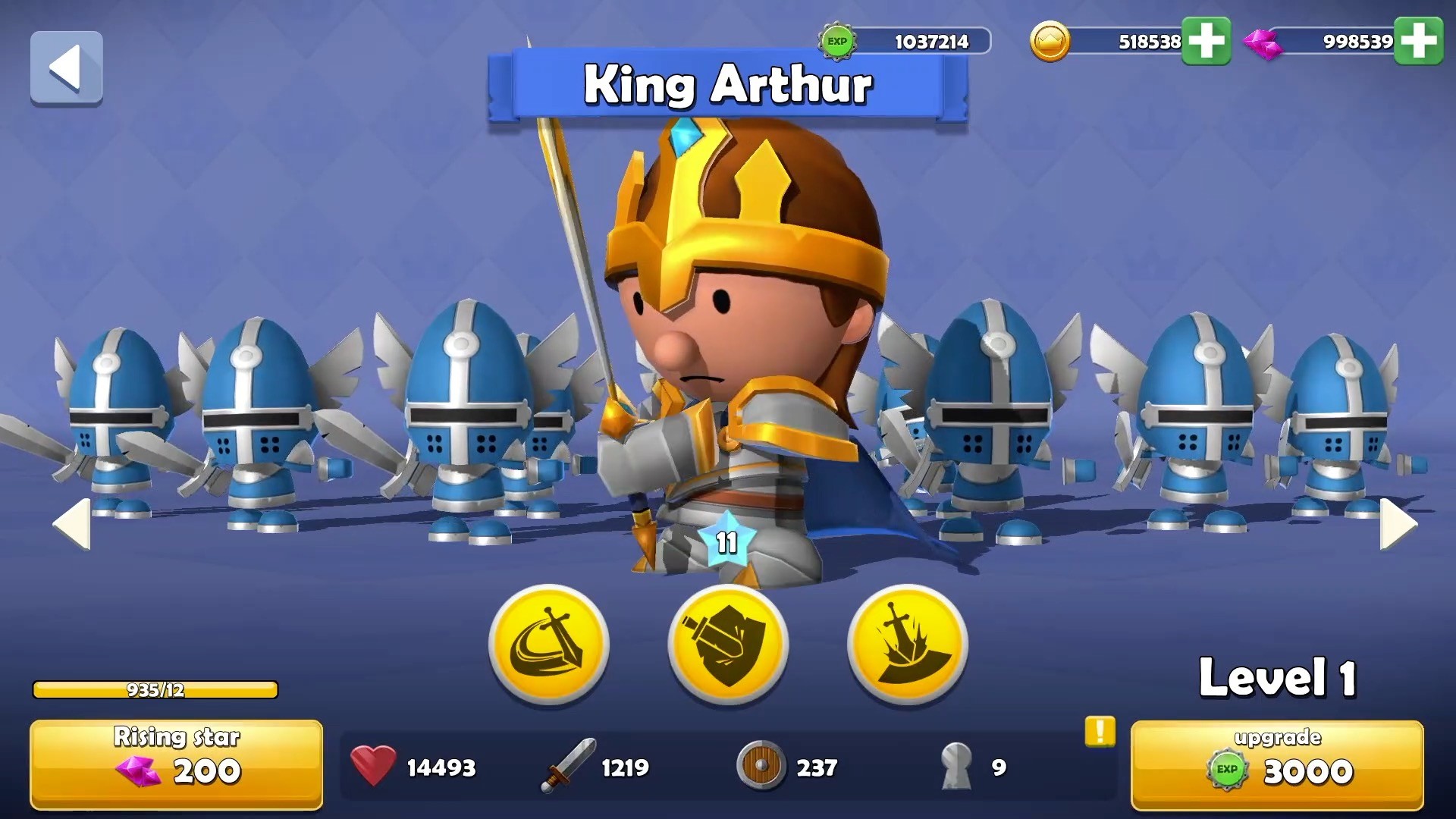Image resolution: width=1456 pixels, height=819 pixels.
Task: Browse previous warrior with the left arrow
Action: pyautogui.click(x=72, y=523)
